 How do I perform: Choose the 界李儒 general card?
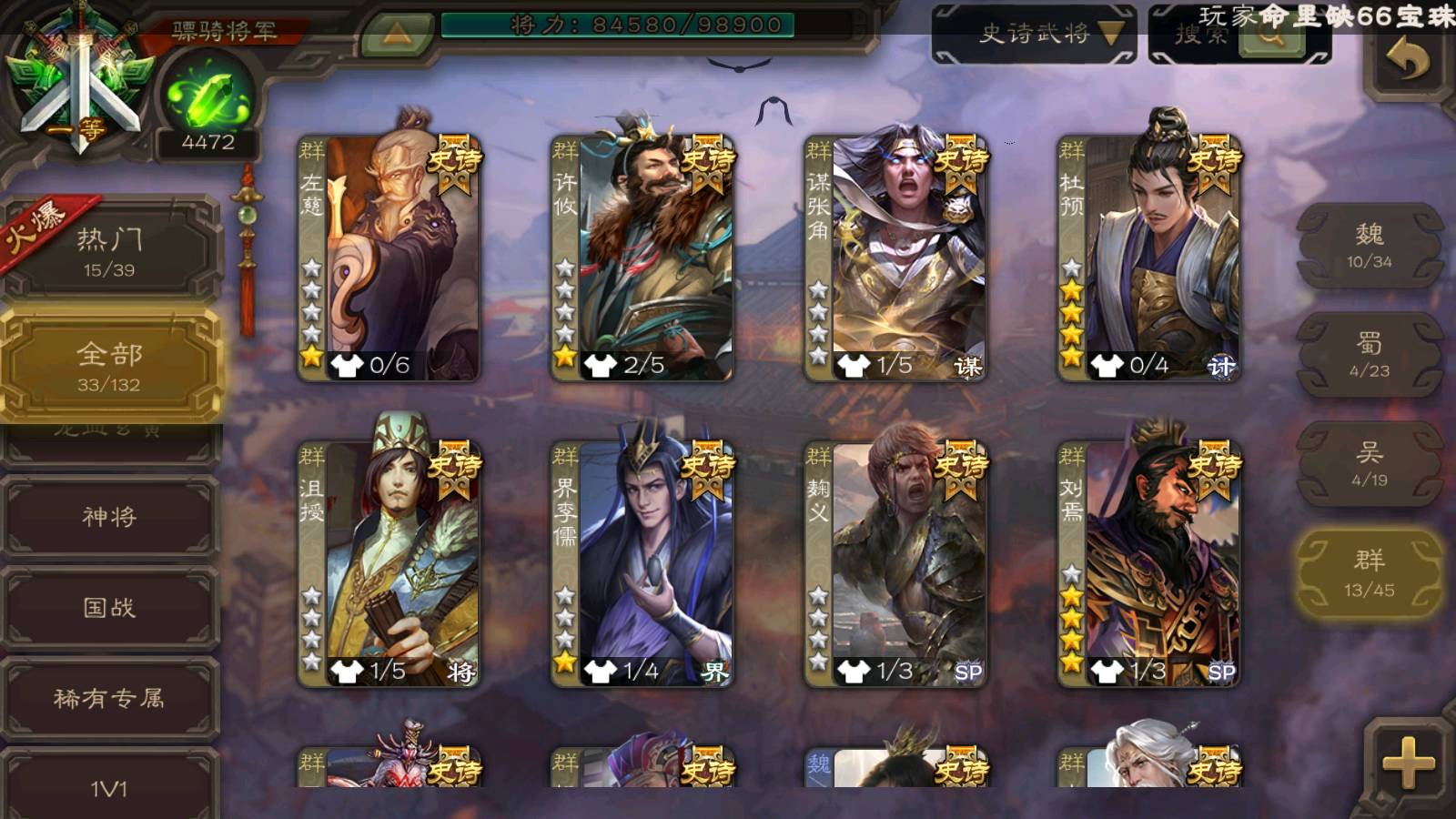click(x=642, y=562)
